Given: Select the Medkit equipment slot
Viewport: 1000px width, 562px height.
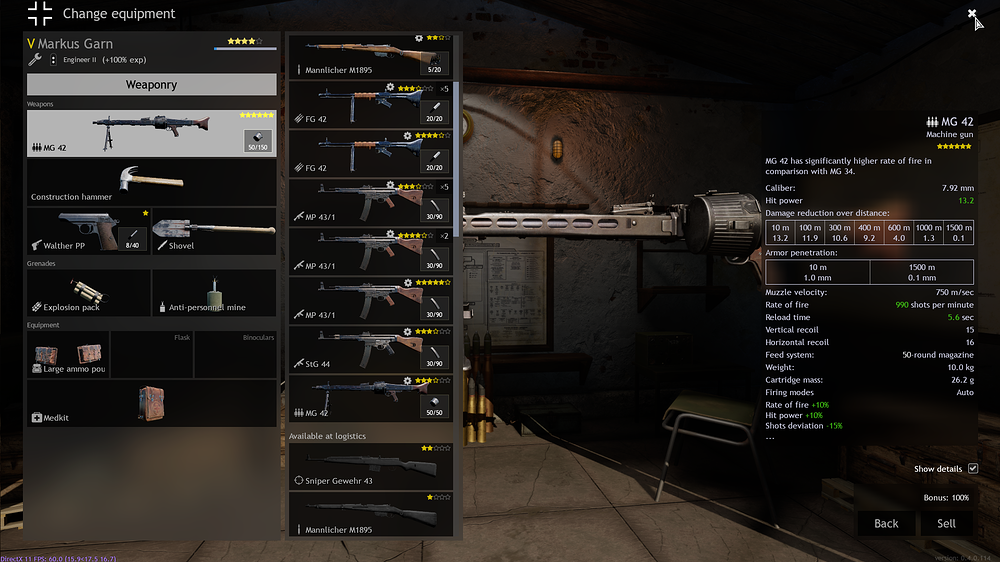Looking at the screenshot, I should (x=151, y=403).
